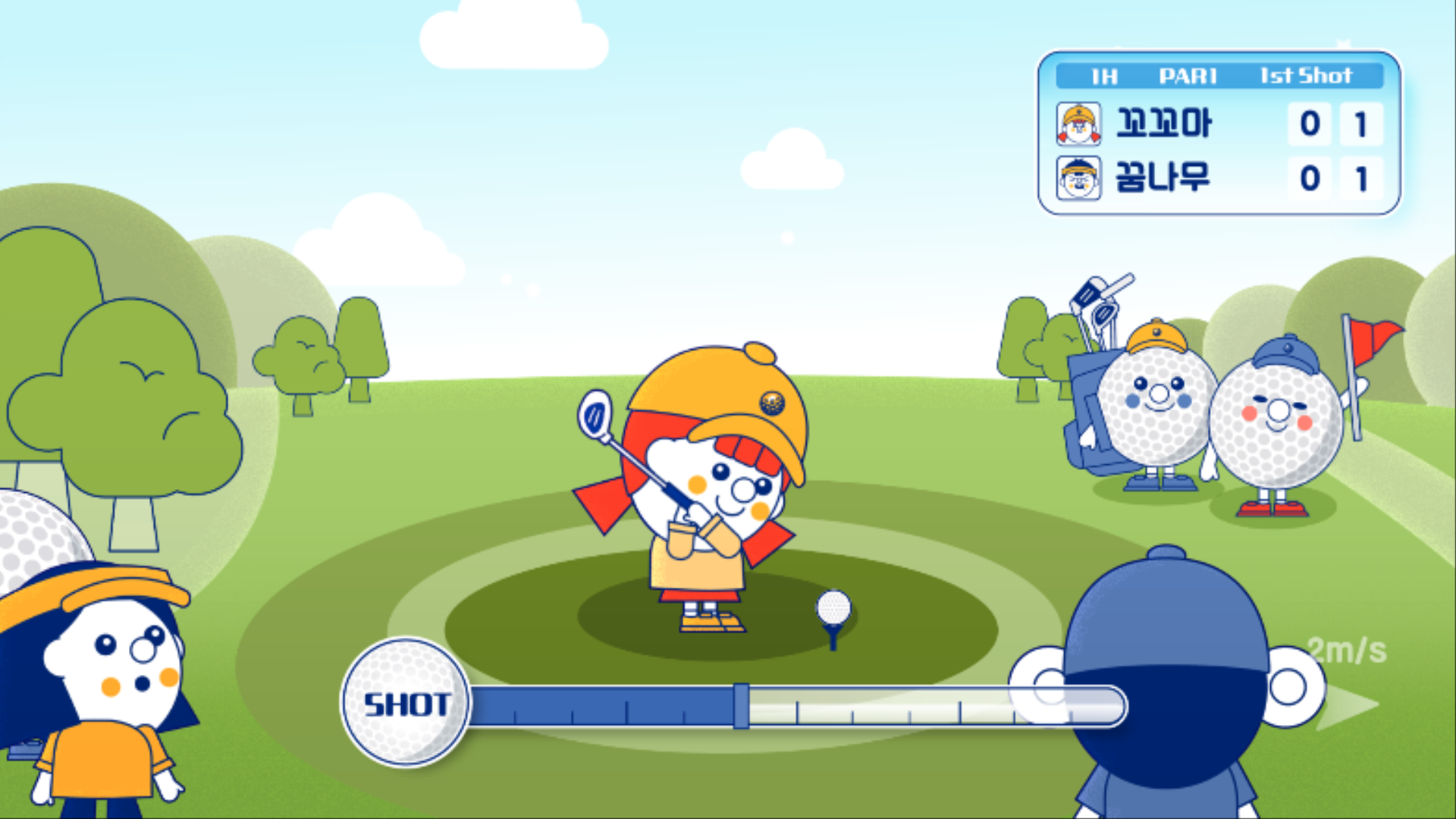Hit the golf ball SHOT button
This screenshot has width=1456, height=819.
tap(406, 703)
